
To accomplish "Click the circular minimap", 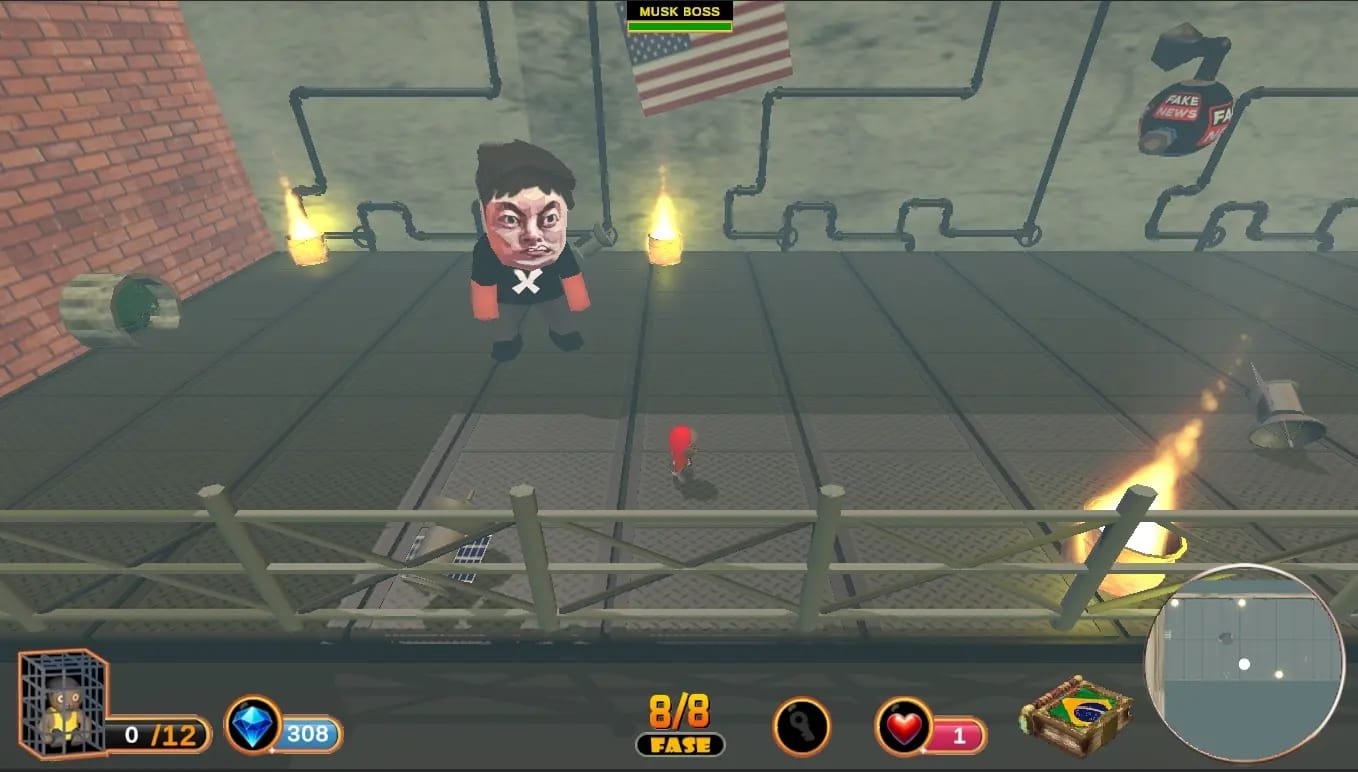I will pyautogui.click(x=1244, y=664).
